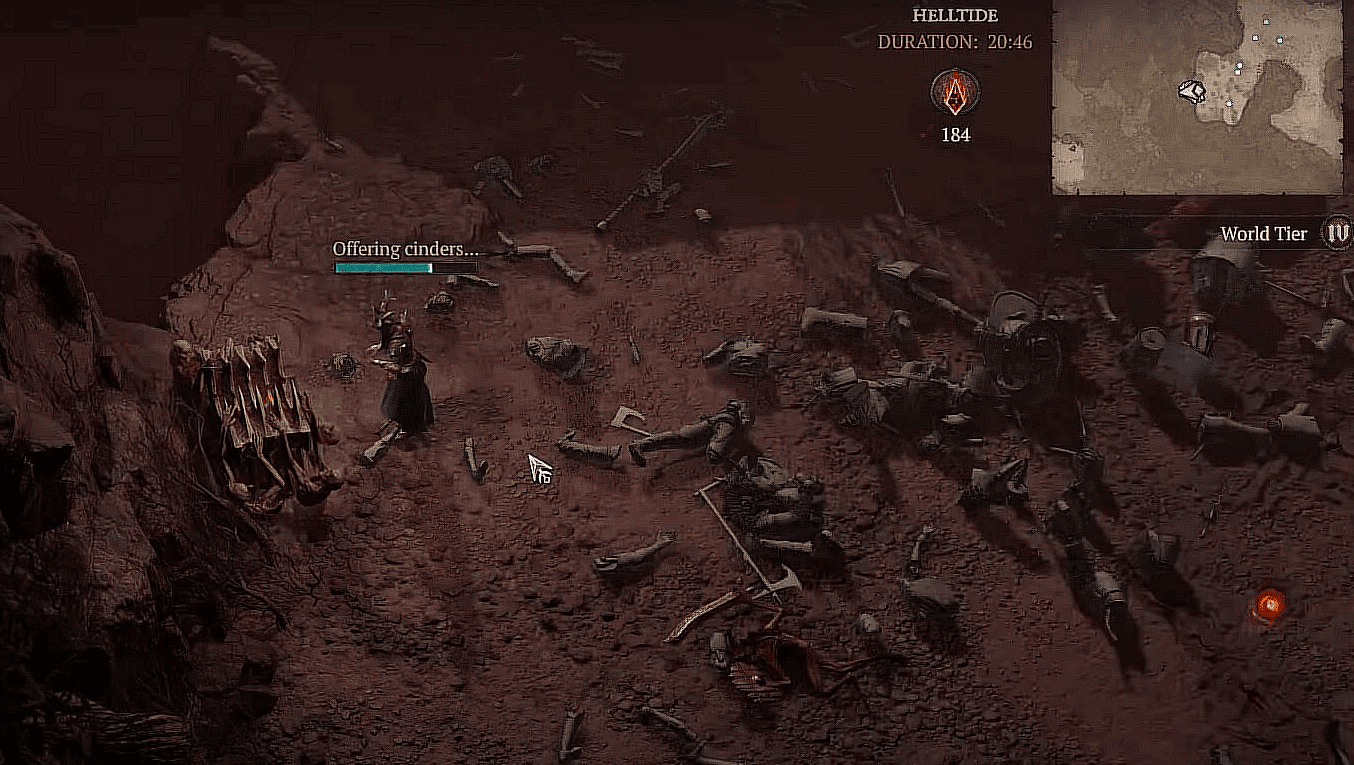The width and height of the screenshot is (1354, 765).
Task: Click the Duration 20:46 countdown timer
Action: tap(955, 42)
